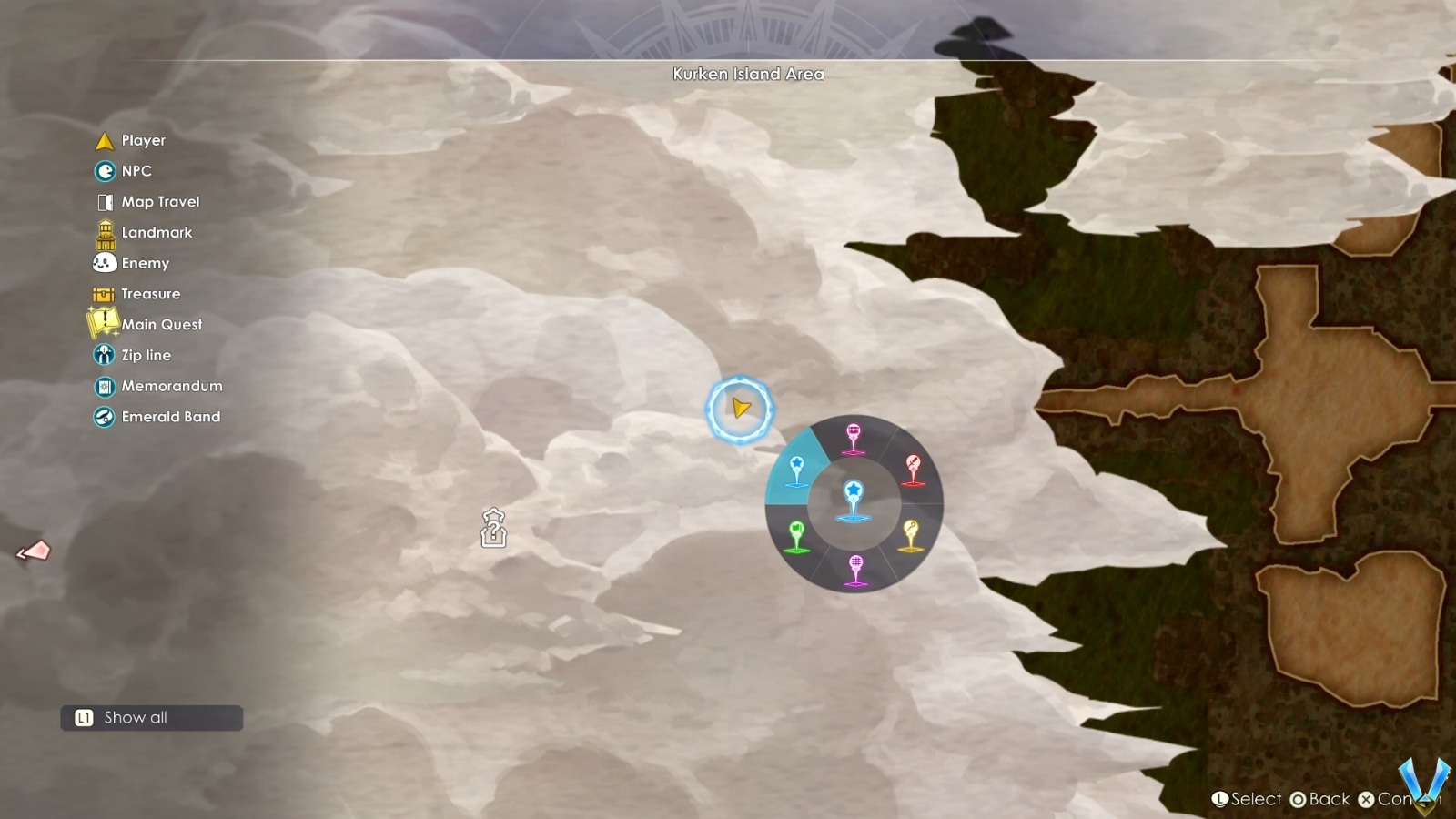The height and width of the screenshot is (819, 1456).
Task: Click the Emerald Band legend icon
Action: coord(104,417)
